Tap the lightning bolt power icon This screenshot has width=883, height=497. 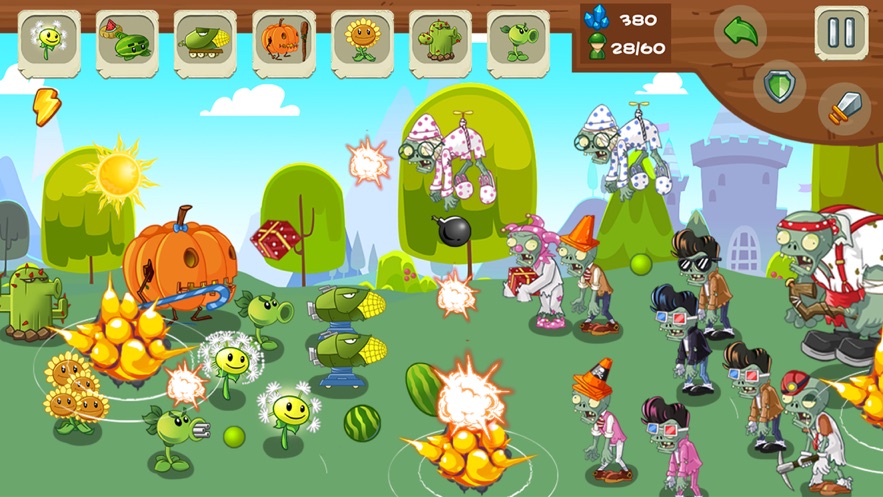pyautogui.click(x=46, y=106)
